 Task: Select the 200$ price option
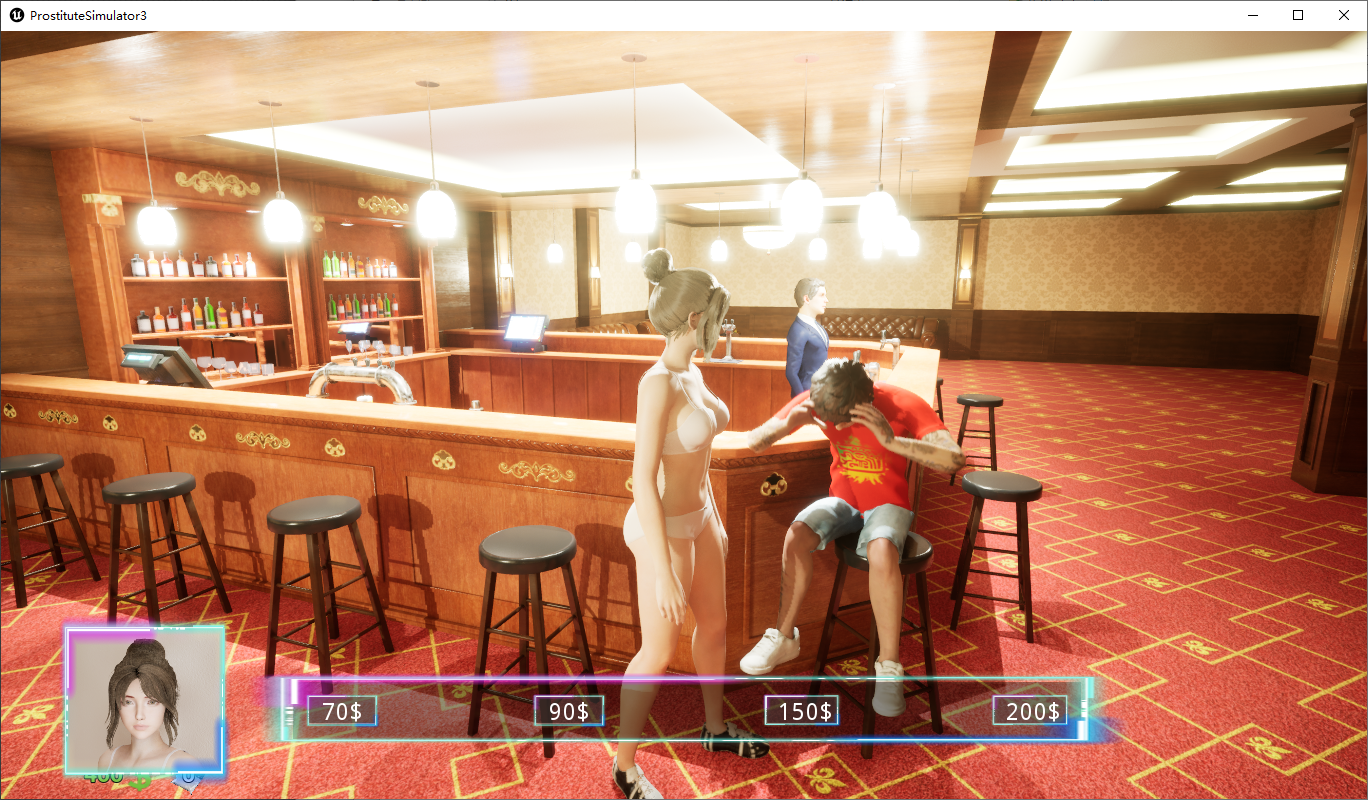pos(1028,710)
